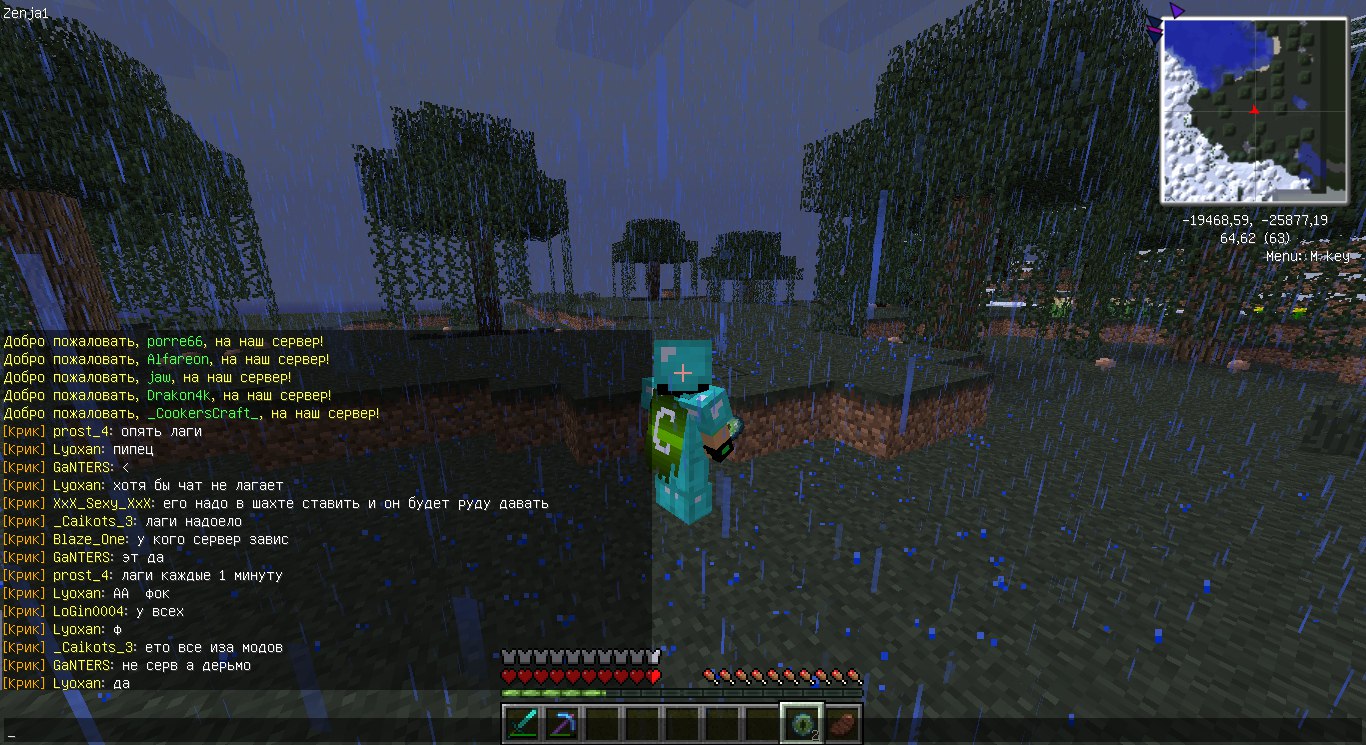This screenshot has width=1366, height=745.
Task: Click the minimap in the corner
Action: (1254, 110)
